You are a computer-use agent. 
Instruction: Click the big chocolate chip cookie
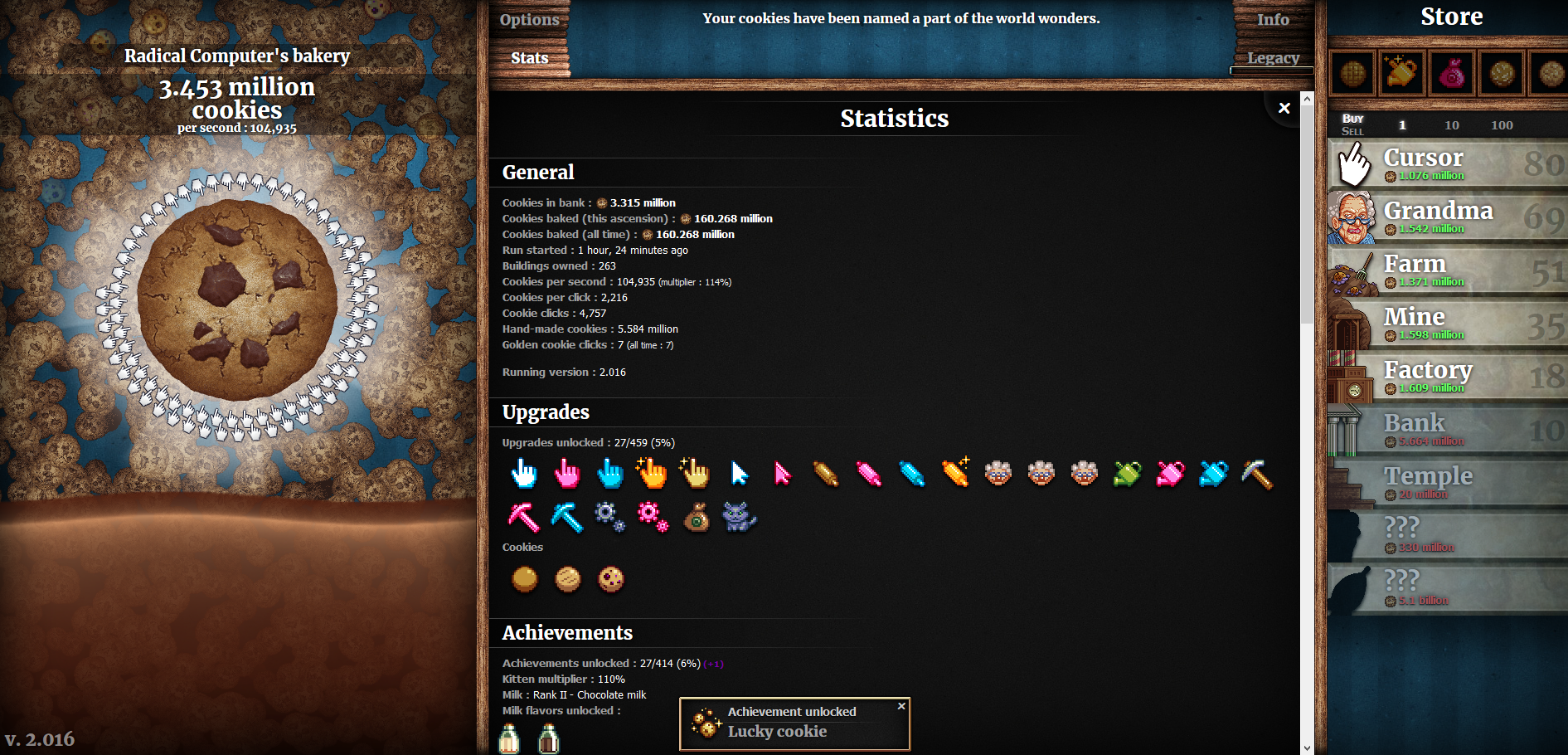coord(237,300)
